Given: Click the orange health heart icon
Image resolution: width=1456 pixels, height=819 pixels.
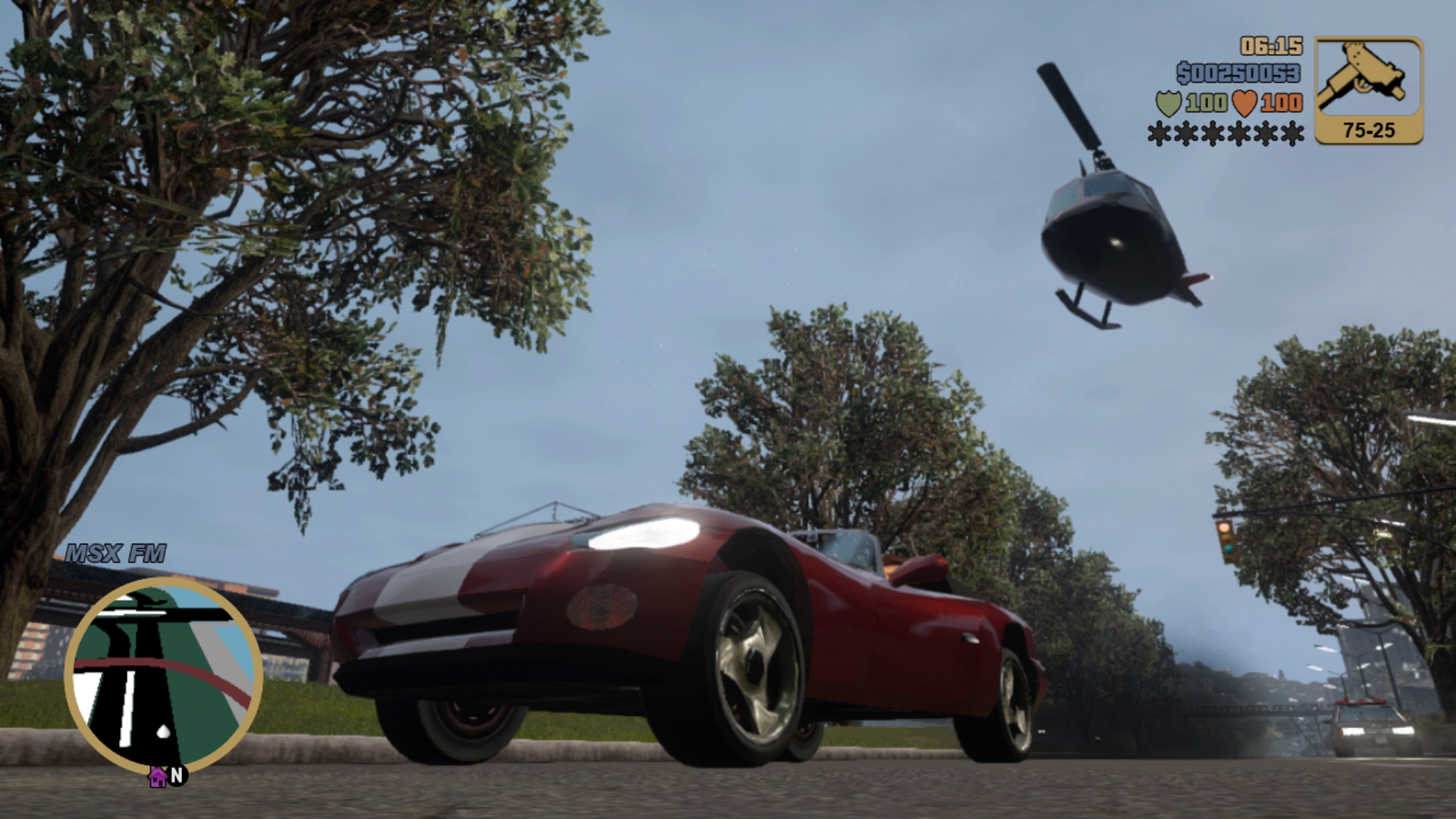Looking at the screenshot, I should pyautogui.click(x=1244, y=103).
